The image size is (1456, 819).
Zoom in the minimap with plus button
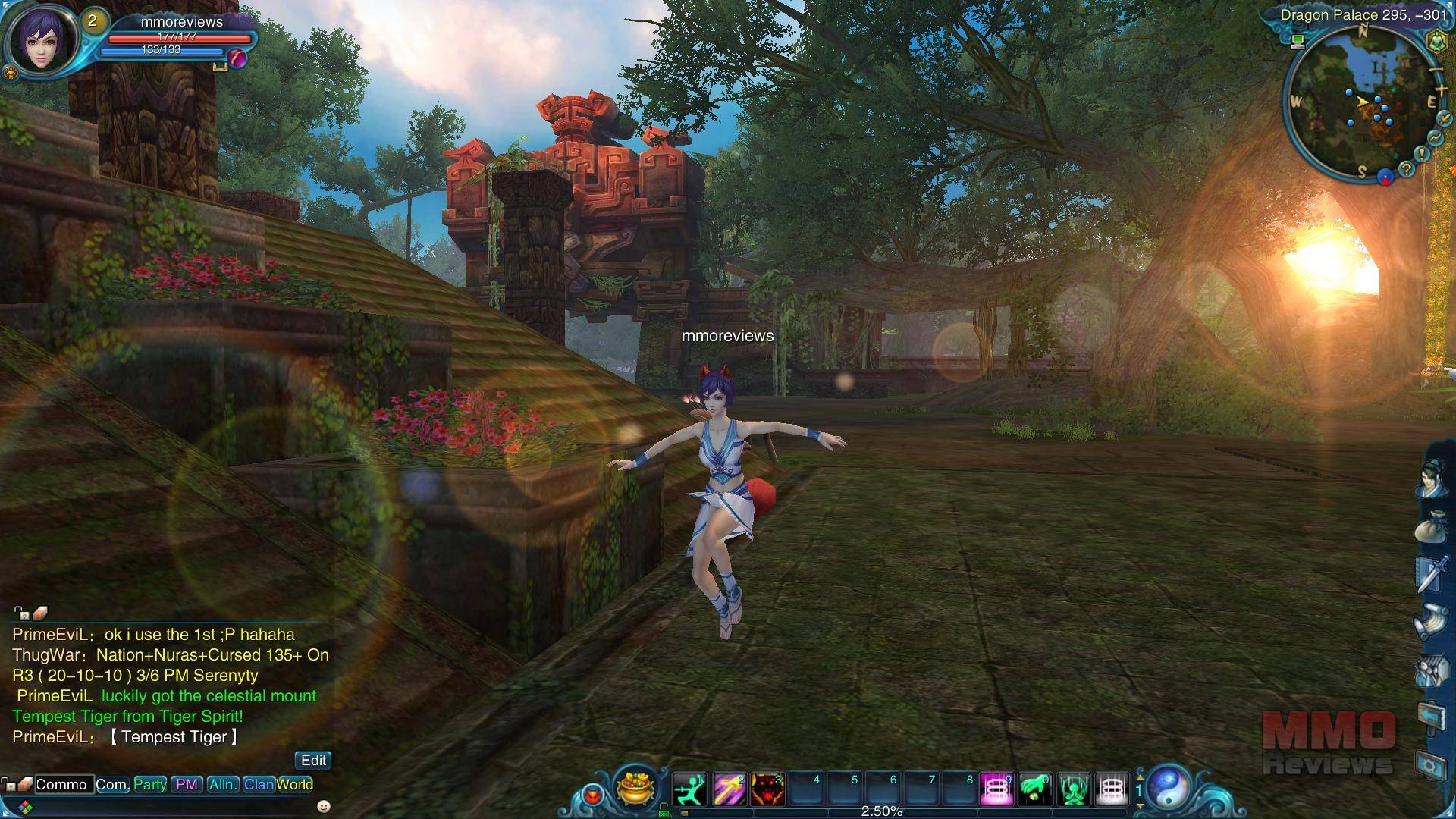[1441, 91]
